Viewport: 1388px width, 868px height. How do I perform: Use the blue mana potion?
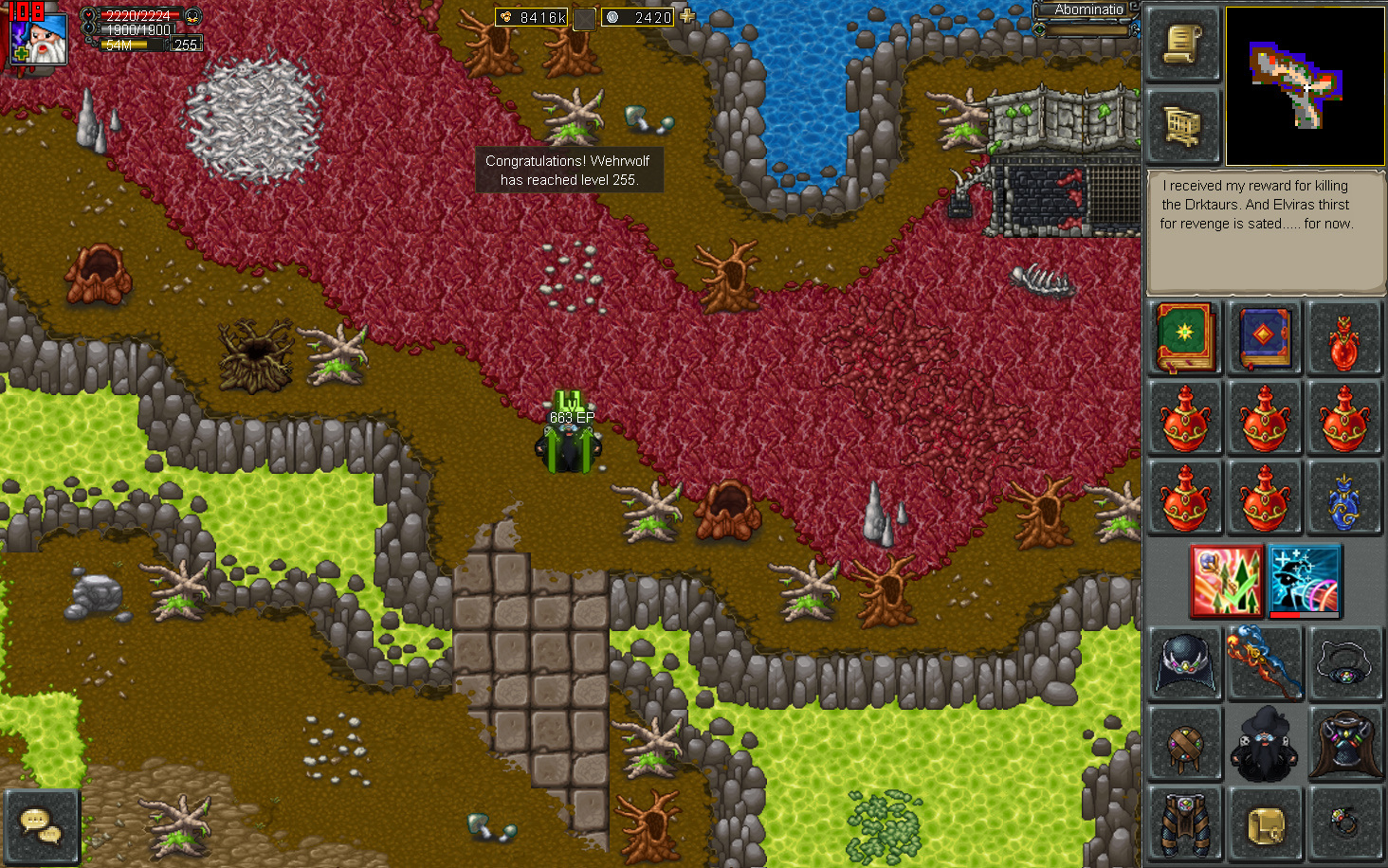pos(1344,497)
